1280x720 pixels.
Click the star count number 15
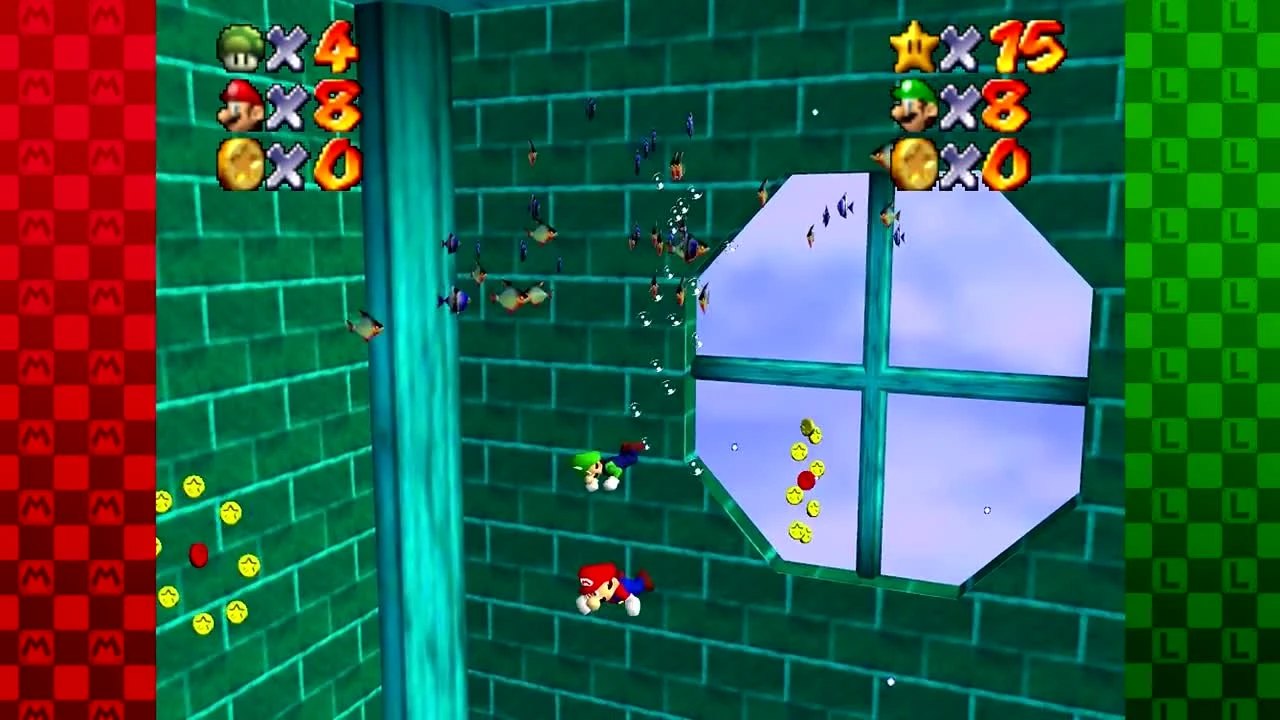pos(1020,45)
